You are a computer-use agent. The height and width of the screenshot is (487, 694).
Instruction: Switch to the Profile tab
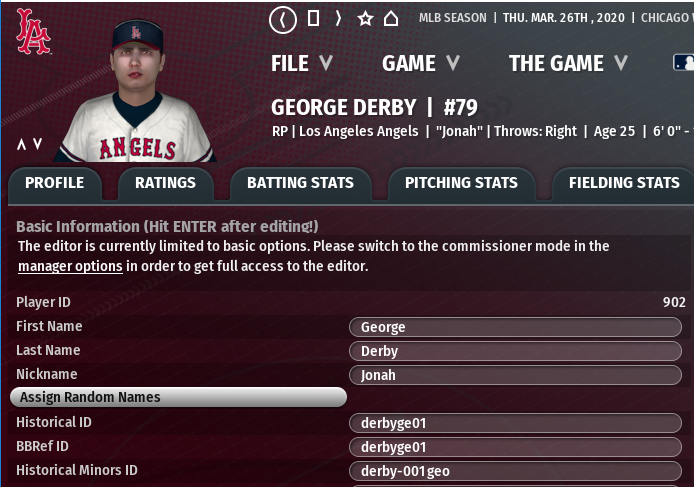click(55, 183)
